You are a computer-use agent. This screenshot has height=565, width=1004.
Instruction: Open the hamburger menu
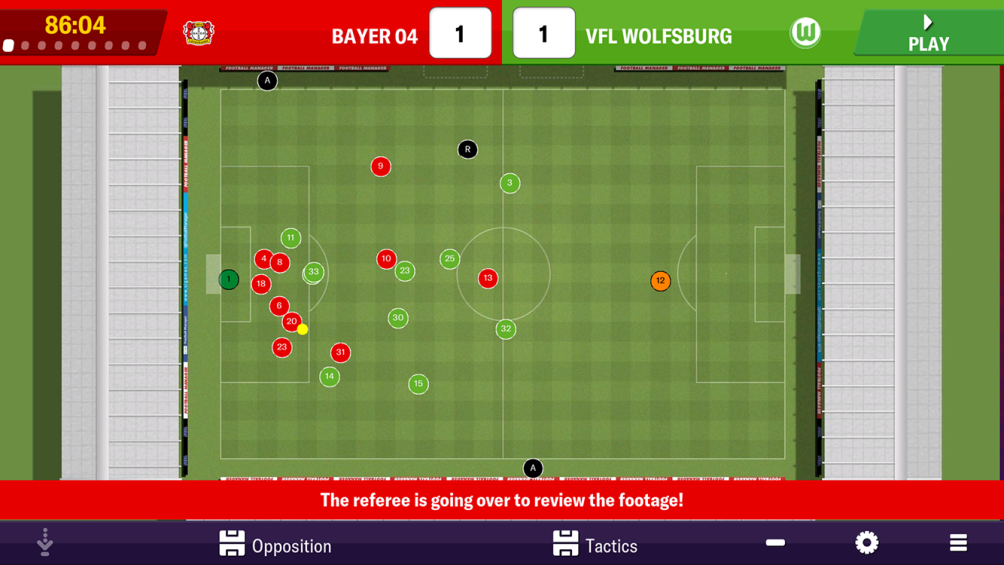pyautogui.click(x=958, y=543)
